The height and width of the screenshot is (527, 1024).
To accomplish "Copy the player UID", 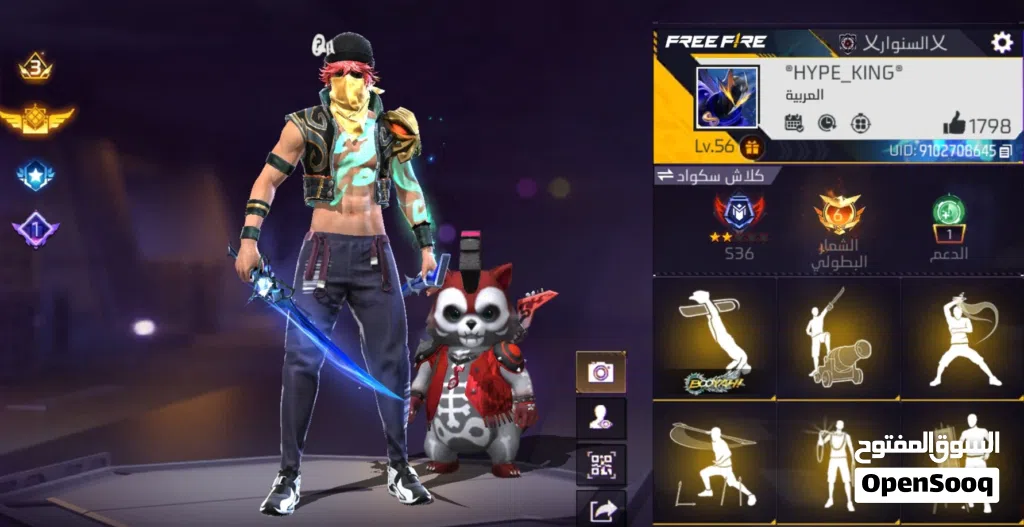I will point(1005,151).
